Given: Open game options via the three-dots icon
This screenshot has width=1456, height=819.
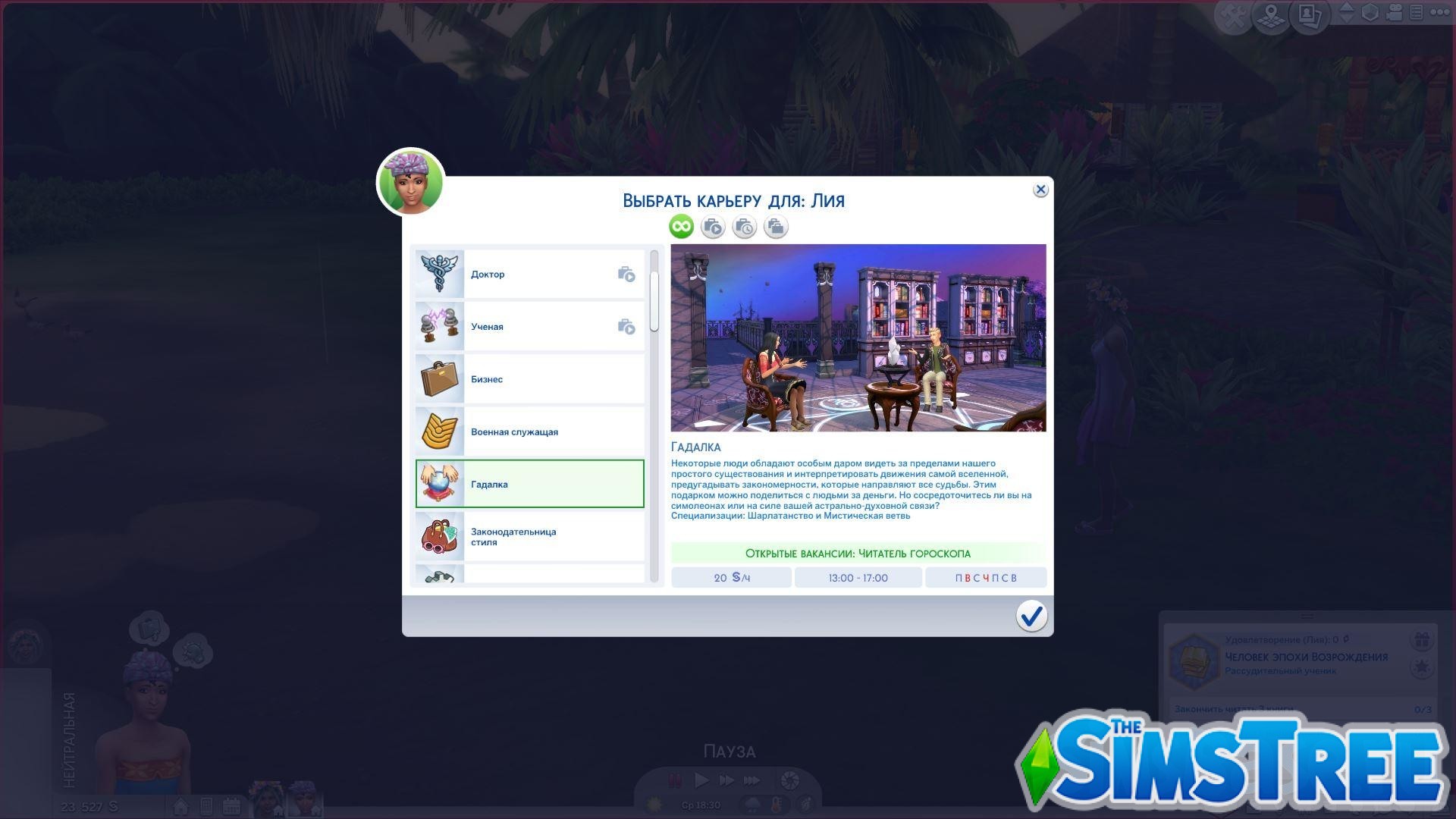Looking at the screenshot, I should click(x=1439, y=13).
